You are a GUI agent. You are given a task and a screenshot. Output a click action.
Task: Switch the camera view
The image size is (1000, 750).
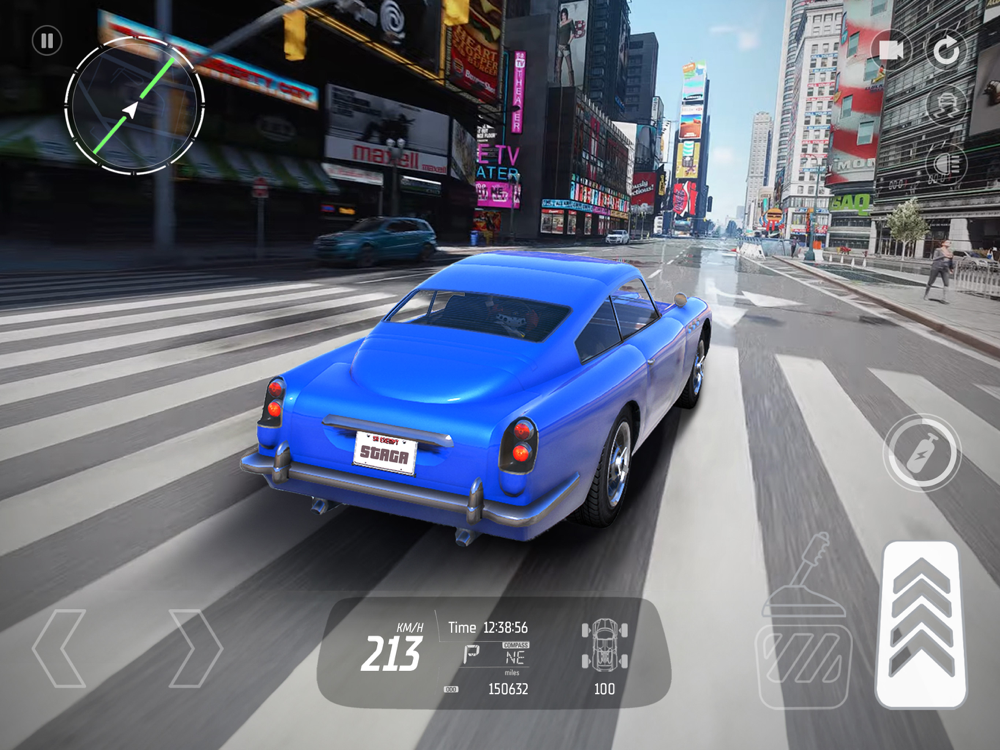pos(892,49)
